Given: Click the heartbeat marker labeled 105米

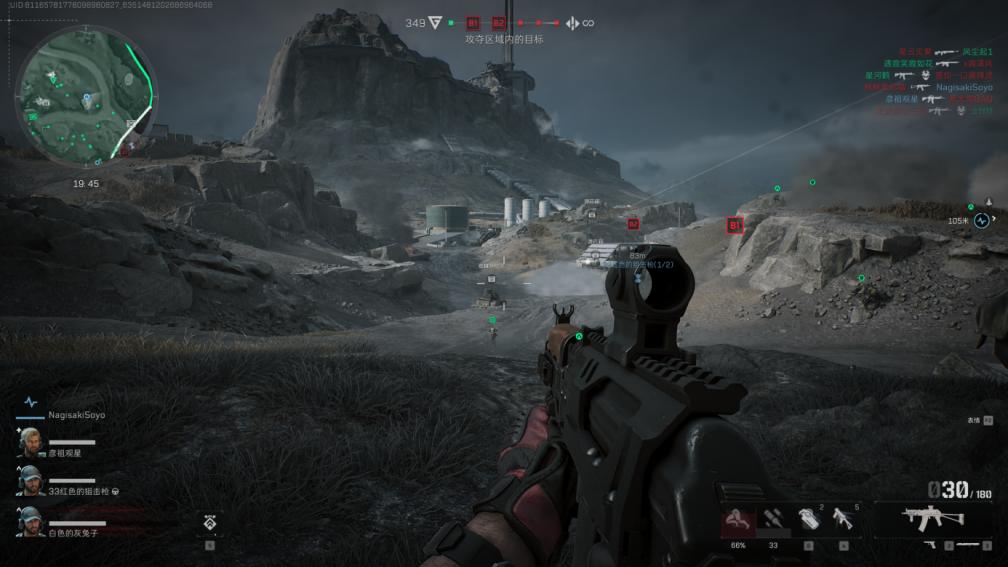Looking at the screenshot, I should [x=982, y=220].
